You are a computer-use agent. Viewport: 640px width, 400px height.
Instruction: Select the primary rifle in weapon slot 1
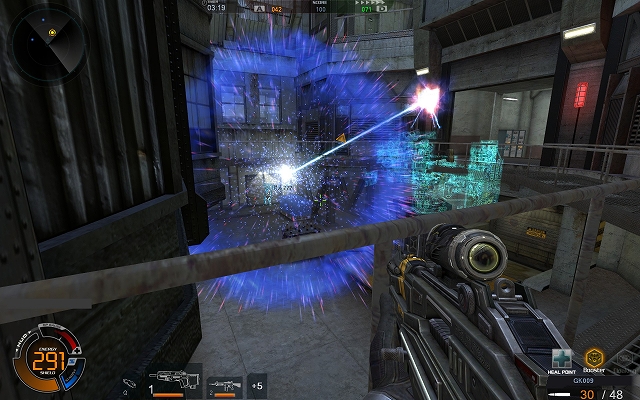[173, 383]
